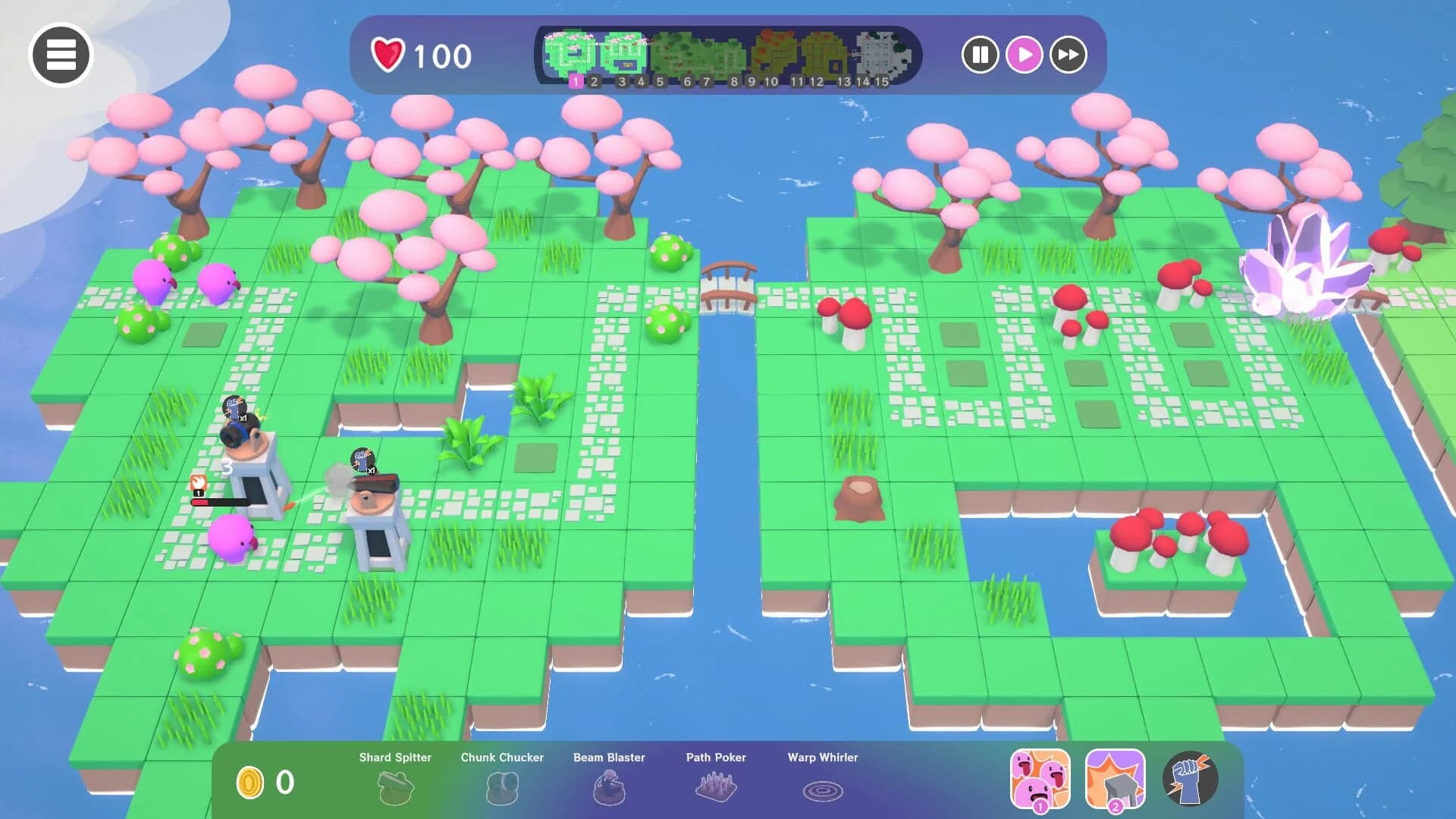This screenshot has height=819, width=1456.
Task: Choose the Beam Blaster tower
Action: pos(609,786)
